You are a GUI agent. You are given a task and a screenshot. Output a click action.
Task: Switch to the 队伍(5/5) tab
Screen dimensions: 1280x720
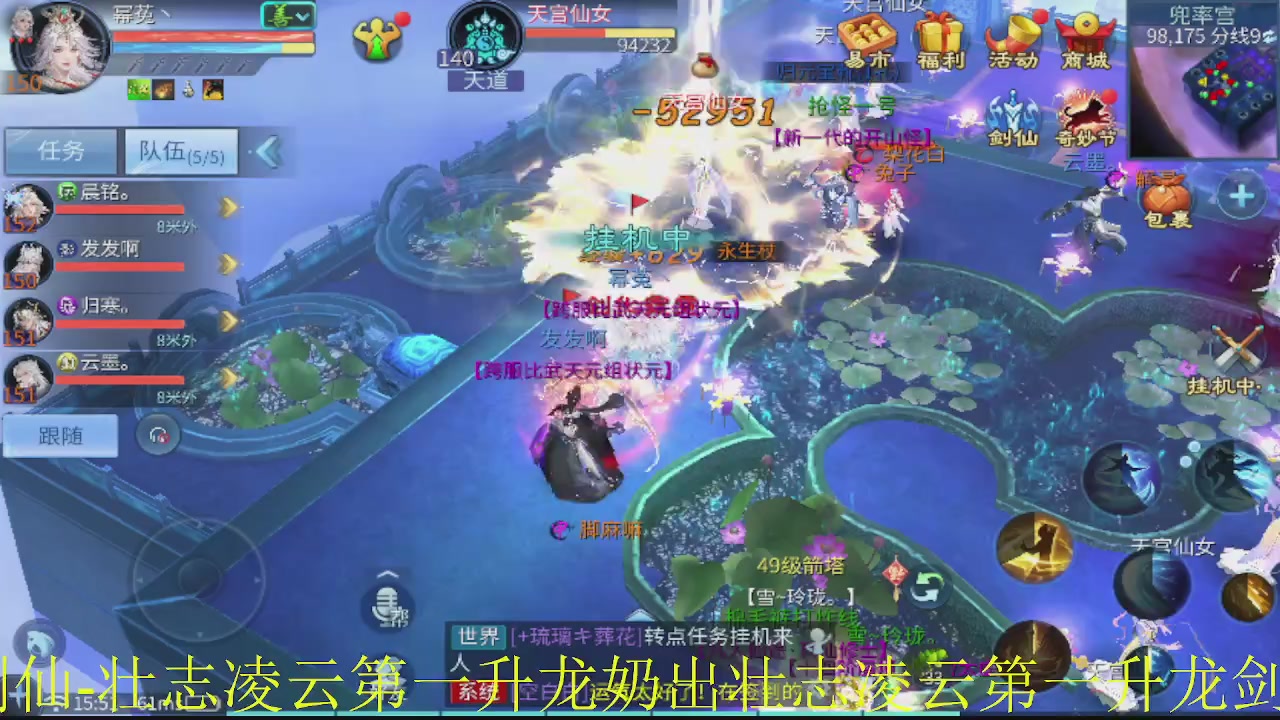pyautogui.click(x=180, y=150)
